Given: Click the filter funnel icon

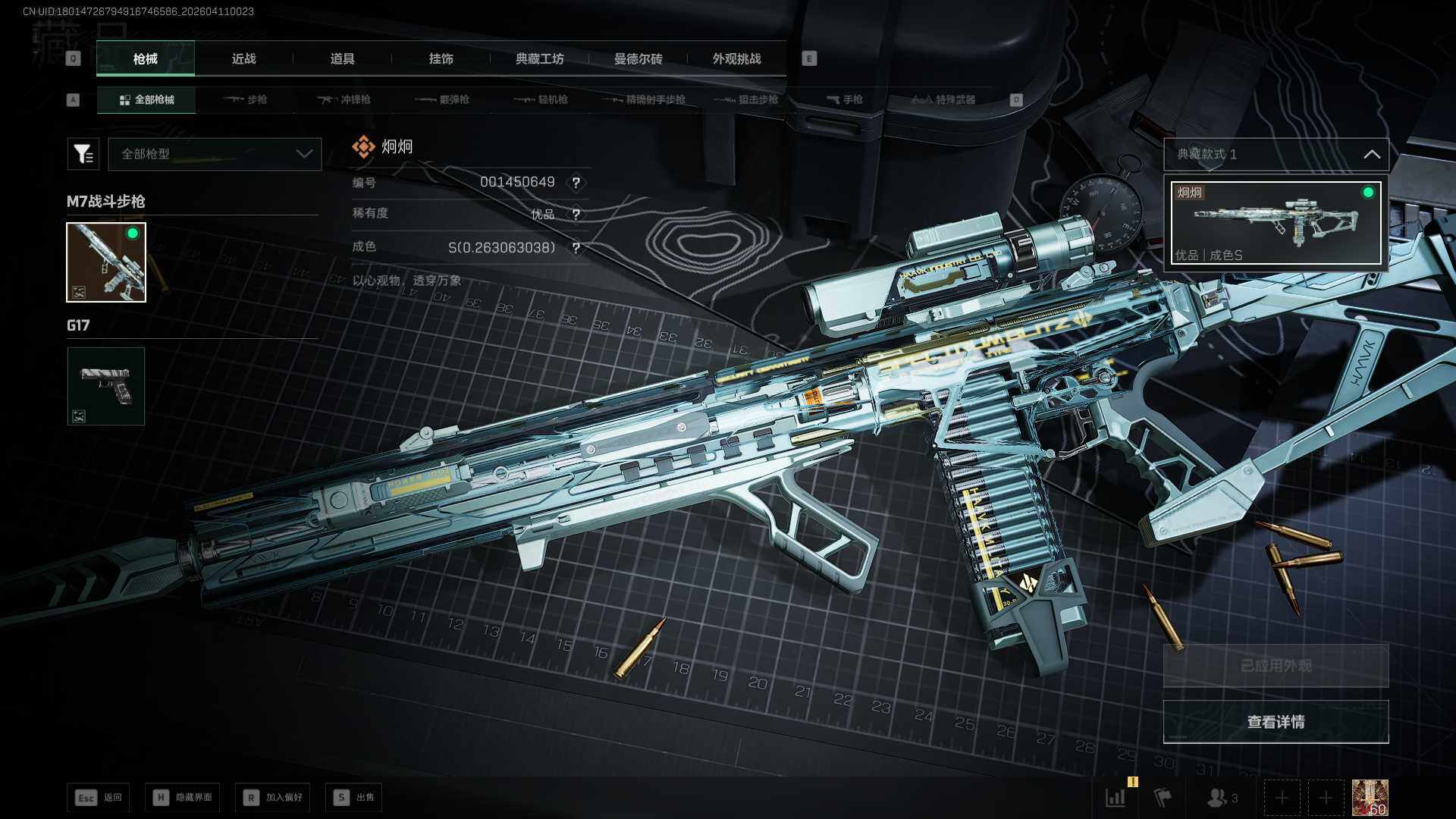Looking at the screenshot, I should point(83,154).
